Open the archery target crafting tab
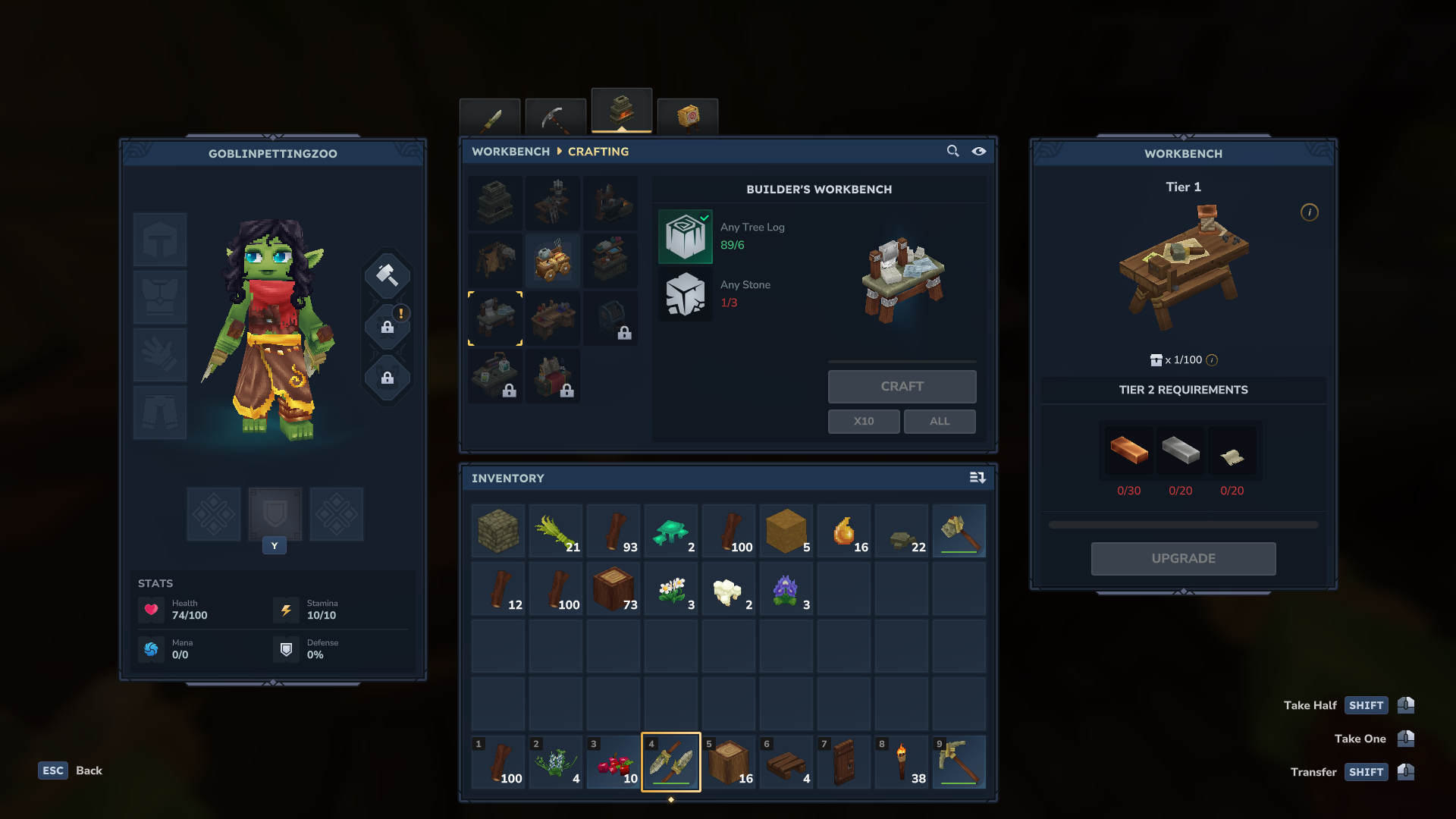This screenshot has height=819, width=1456. [688, 118]
